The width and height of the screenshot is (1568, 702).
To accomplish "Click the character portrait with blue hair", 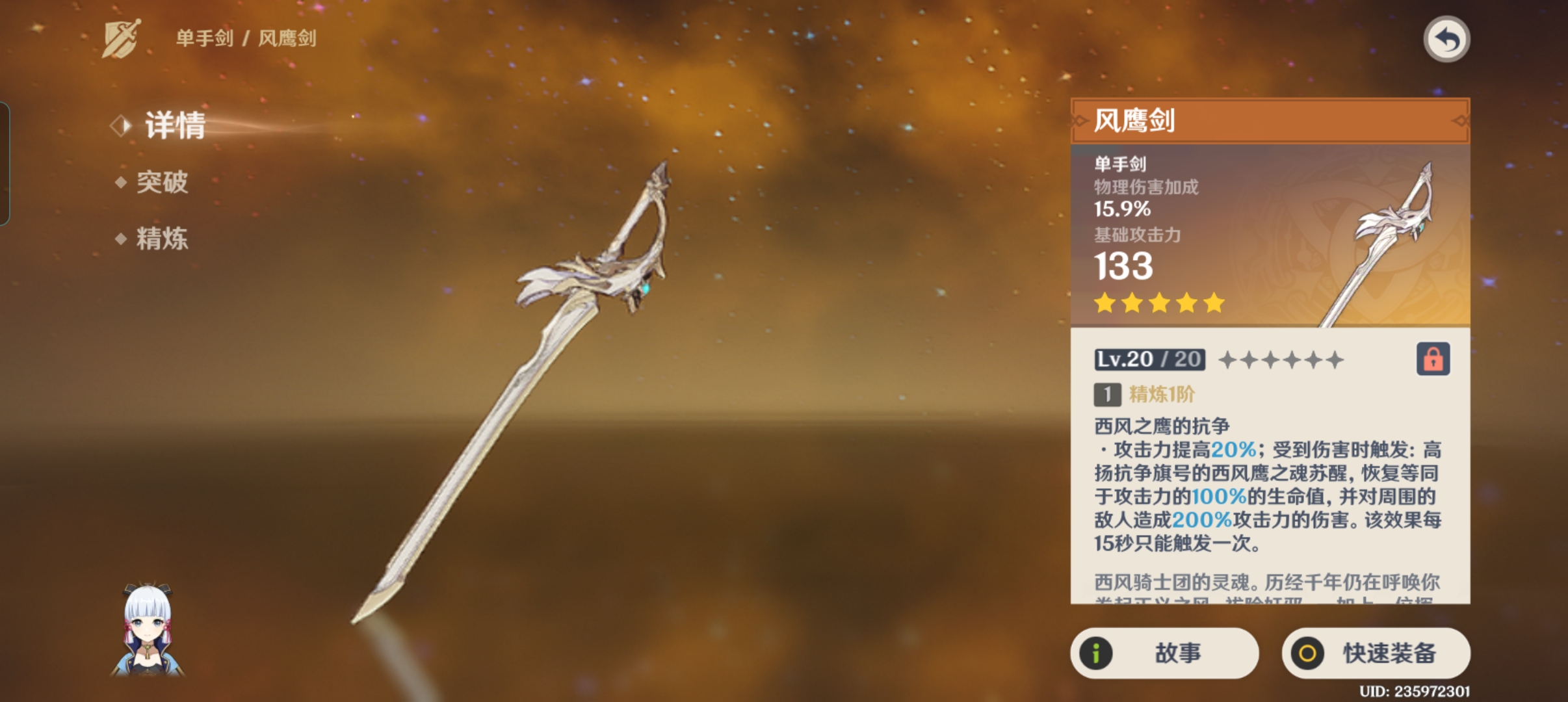I will 148,629.
